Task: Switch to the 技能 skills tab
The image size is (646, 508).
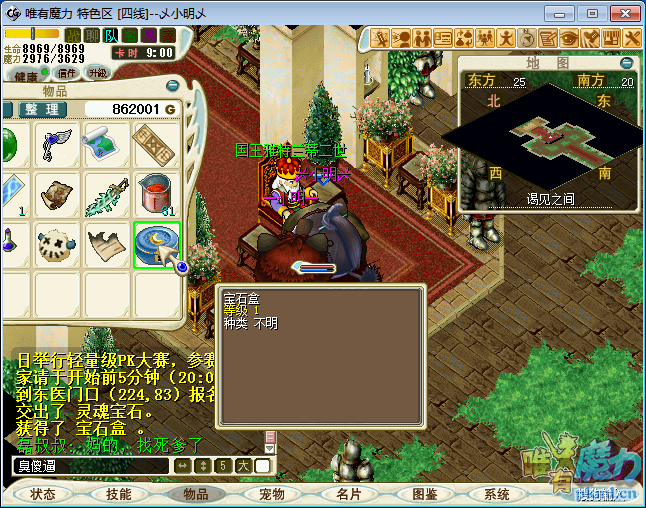Action: (119, 494)
